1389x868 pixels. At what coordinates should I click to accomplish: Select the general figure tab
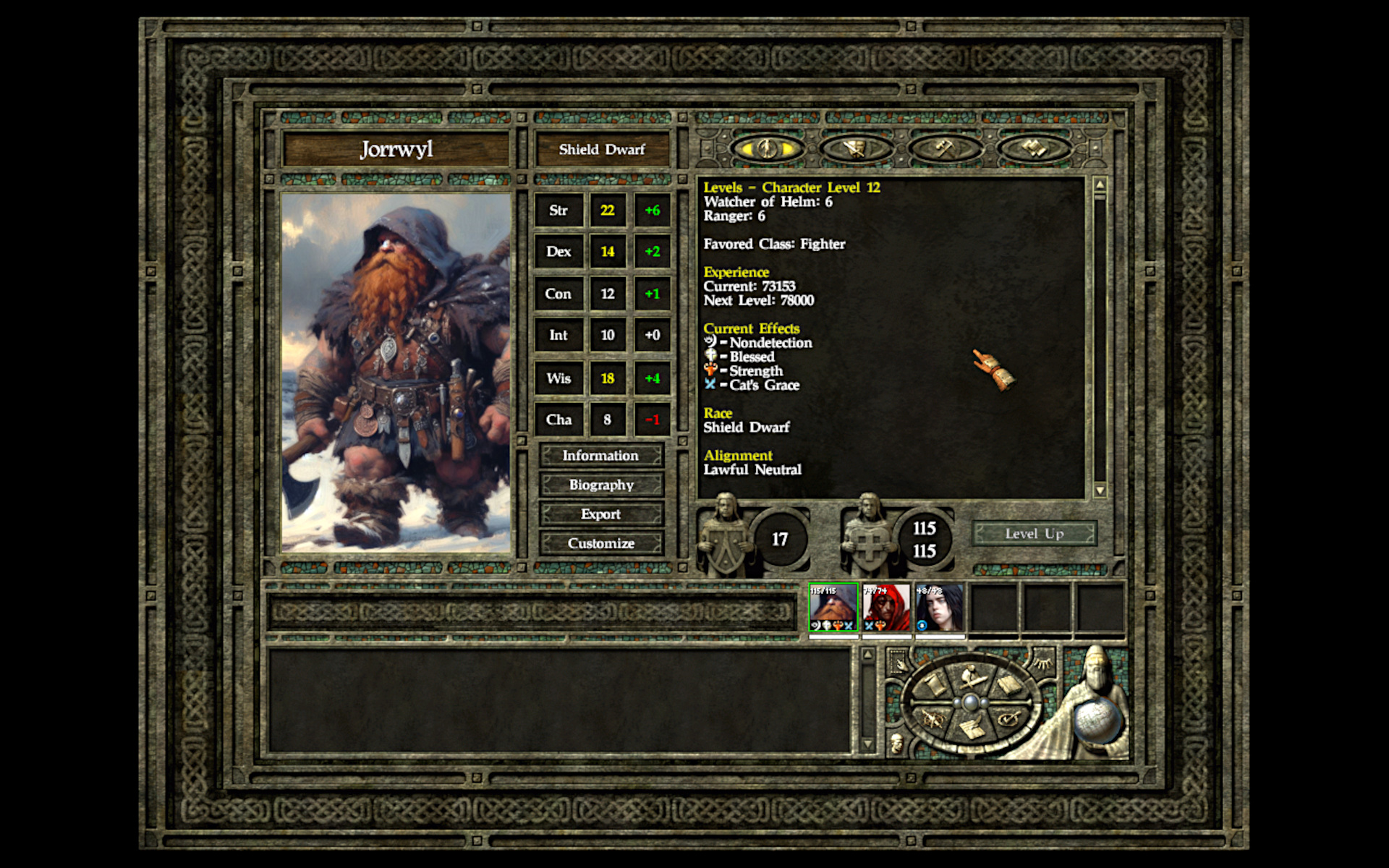coord(768,149)
